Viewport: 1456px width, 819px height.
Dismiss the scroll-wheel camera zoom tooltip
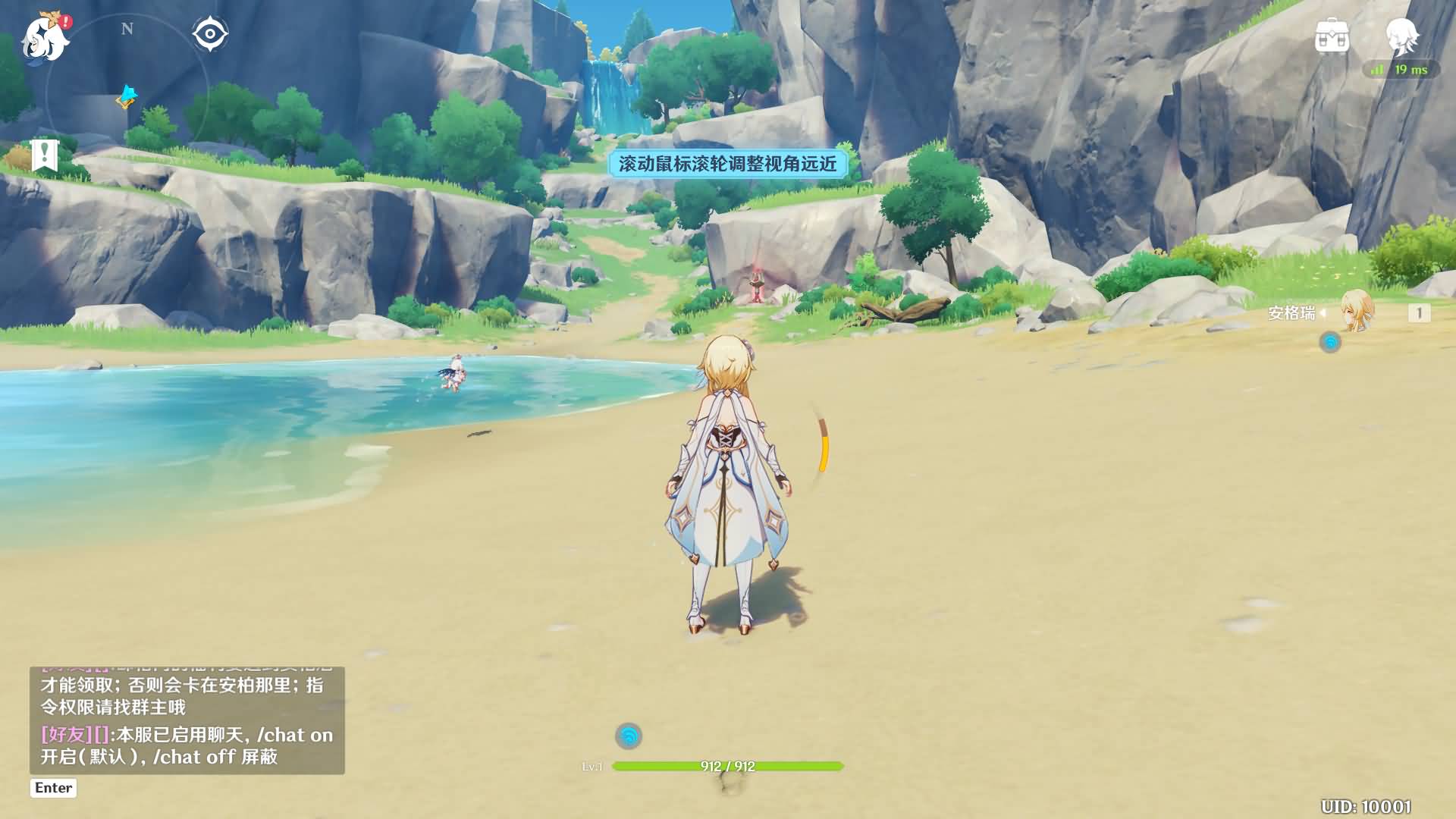730,166
